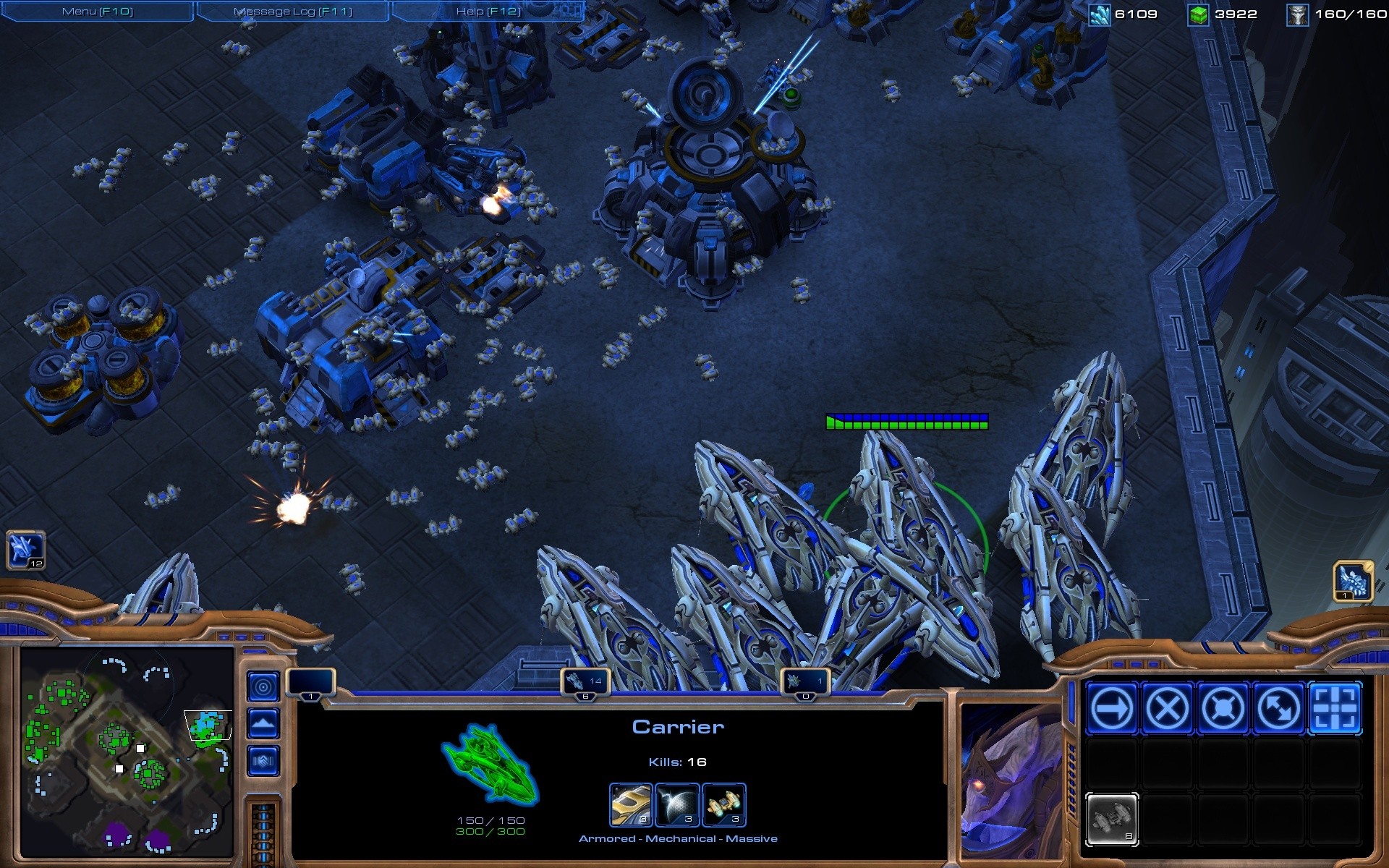Build an Interceptor from the command card
Viewport: 1389px width, 868px height.
pyautogui.click(x=1112, y=820)
